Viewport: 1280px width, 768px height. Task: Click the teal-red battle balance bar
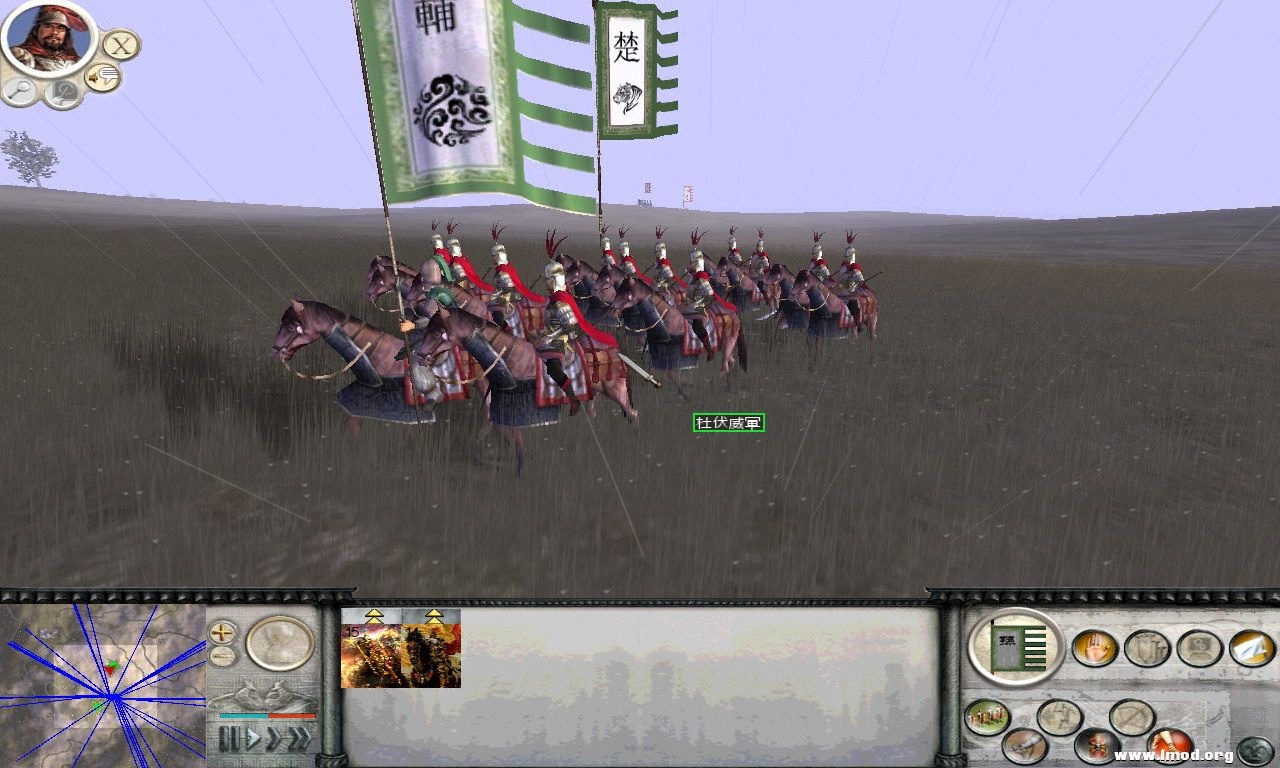click(x=266, y=715)
